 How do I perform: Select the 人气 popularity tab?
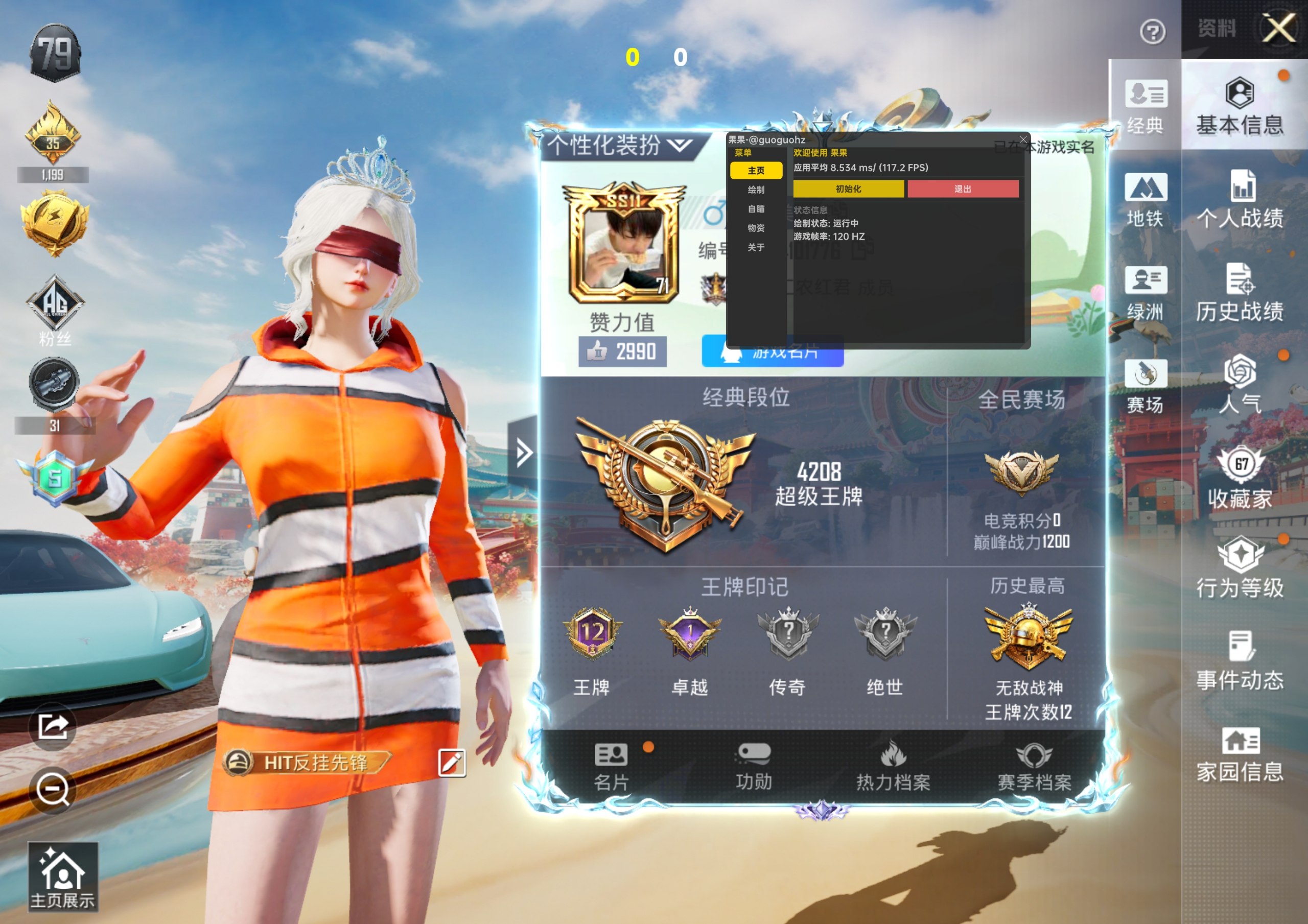1240,385
